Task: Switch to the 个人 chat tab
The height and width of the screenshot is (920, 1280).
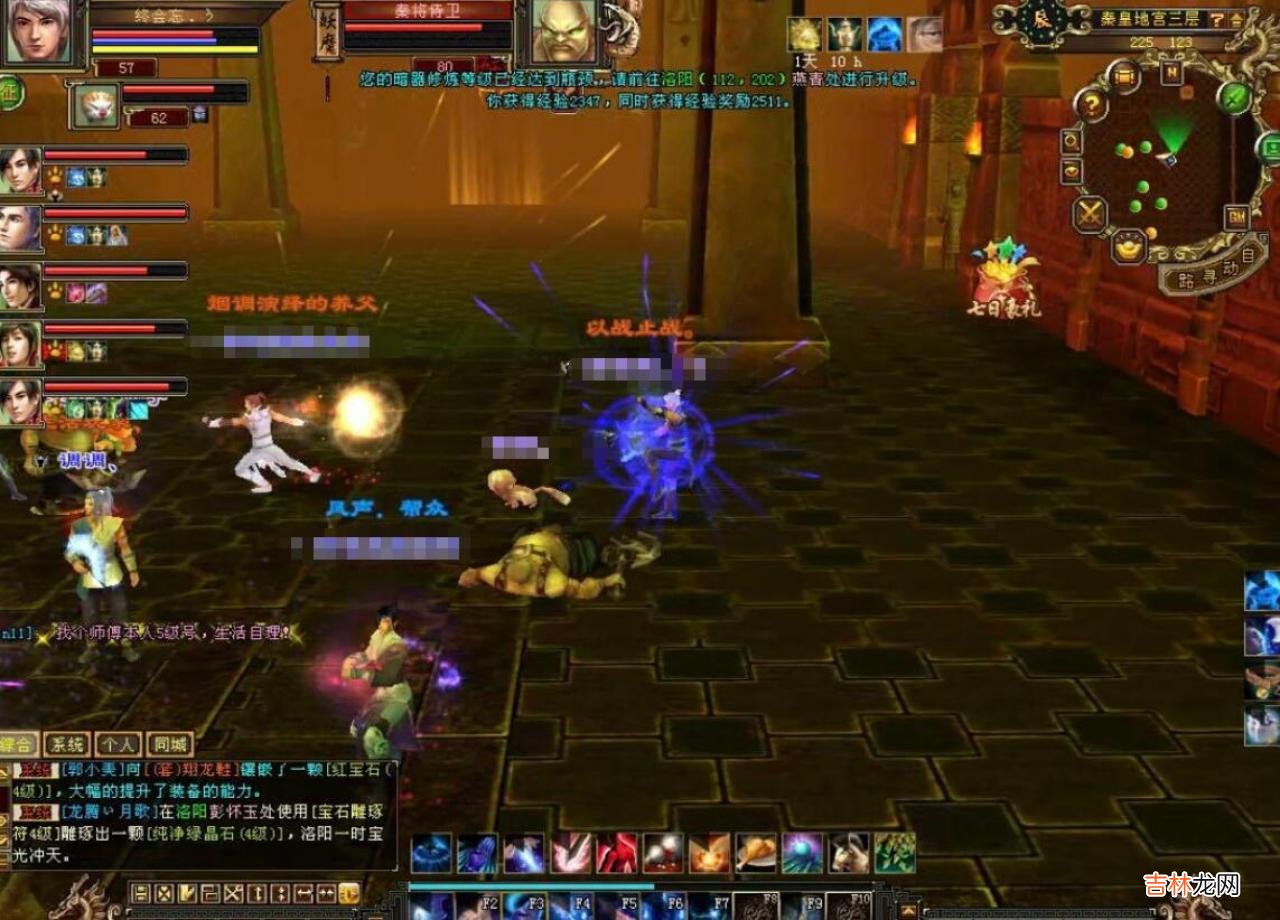Action: point(118,744)
